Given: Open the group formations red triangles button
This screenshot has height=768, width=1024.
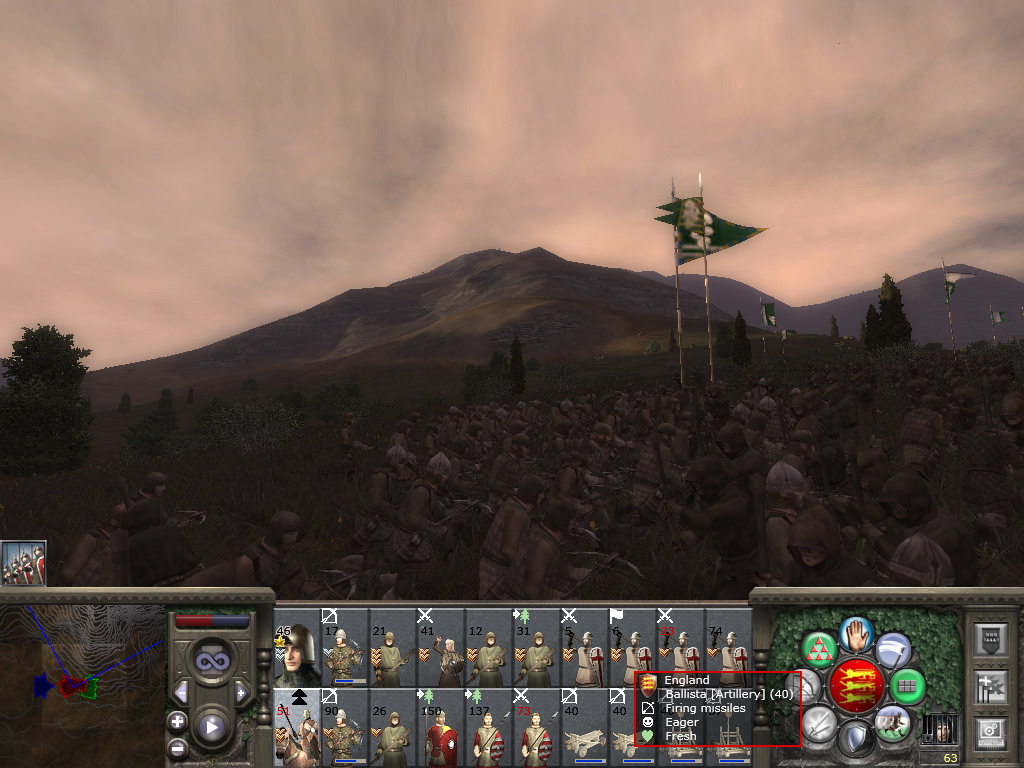Looking at the screenshot, I should pos(820,650).
